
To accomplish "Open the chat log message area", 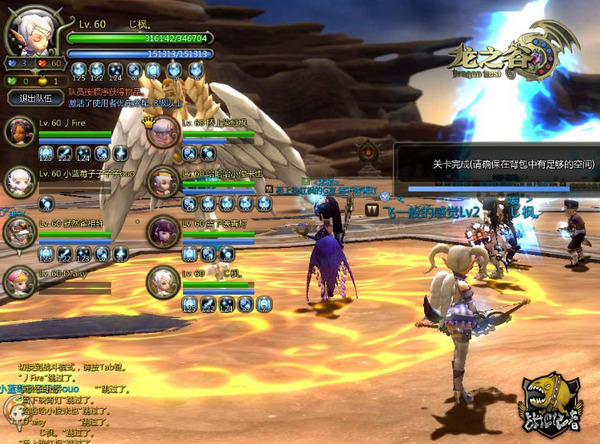I will (60, 400).
